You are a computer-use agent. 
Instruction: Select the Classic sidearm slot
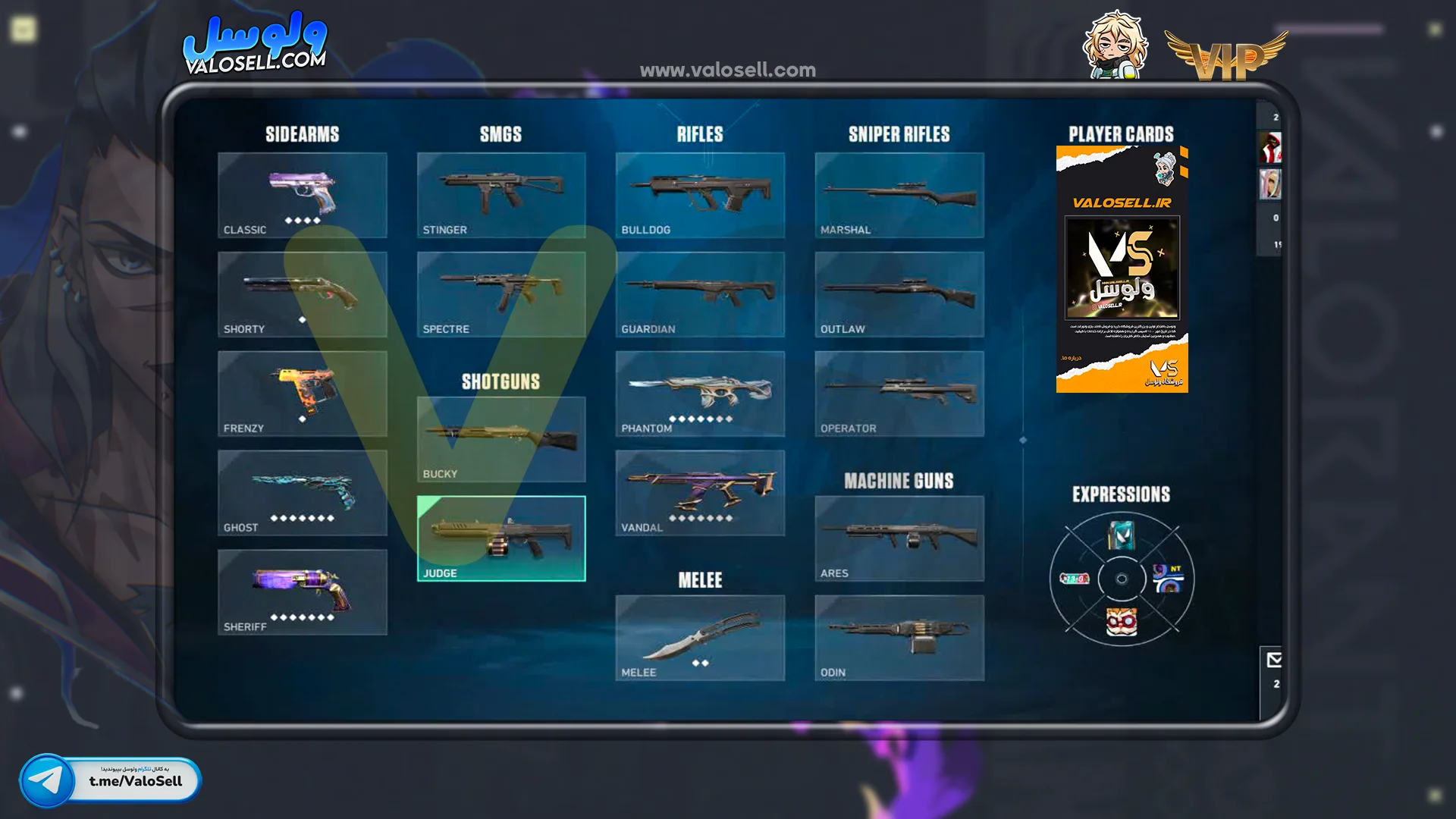[x=302, y=195]
